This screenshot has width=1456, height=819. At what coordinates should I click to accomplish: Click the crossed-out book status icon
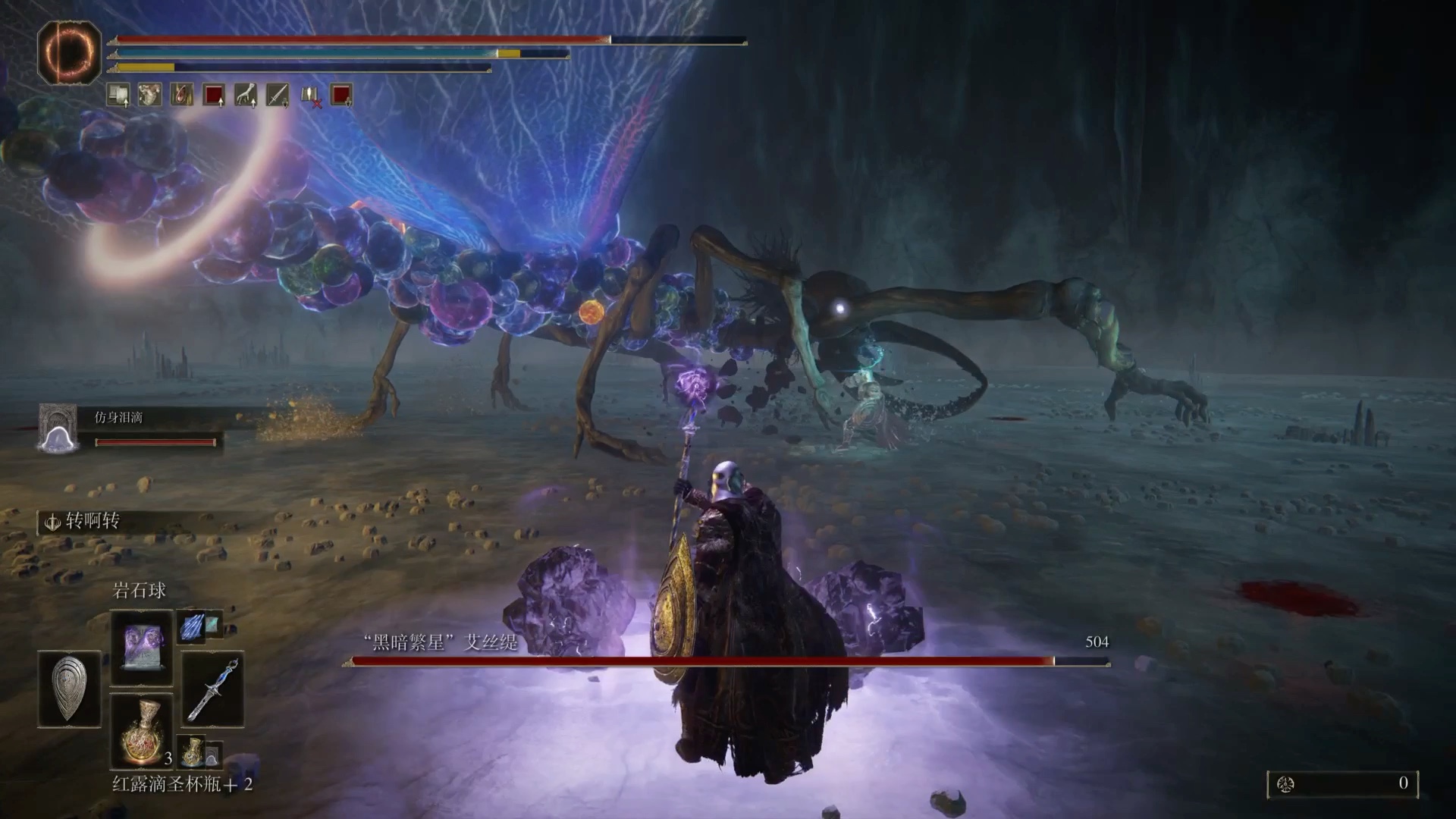(309, 96)
